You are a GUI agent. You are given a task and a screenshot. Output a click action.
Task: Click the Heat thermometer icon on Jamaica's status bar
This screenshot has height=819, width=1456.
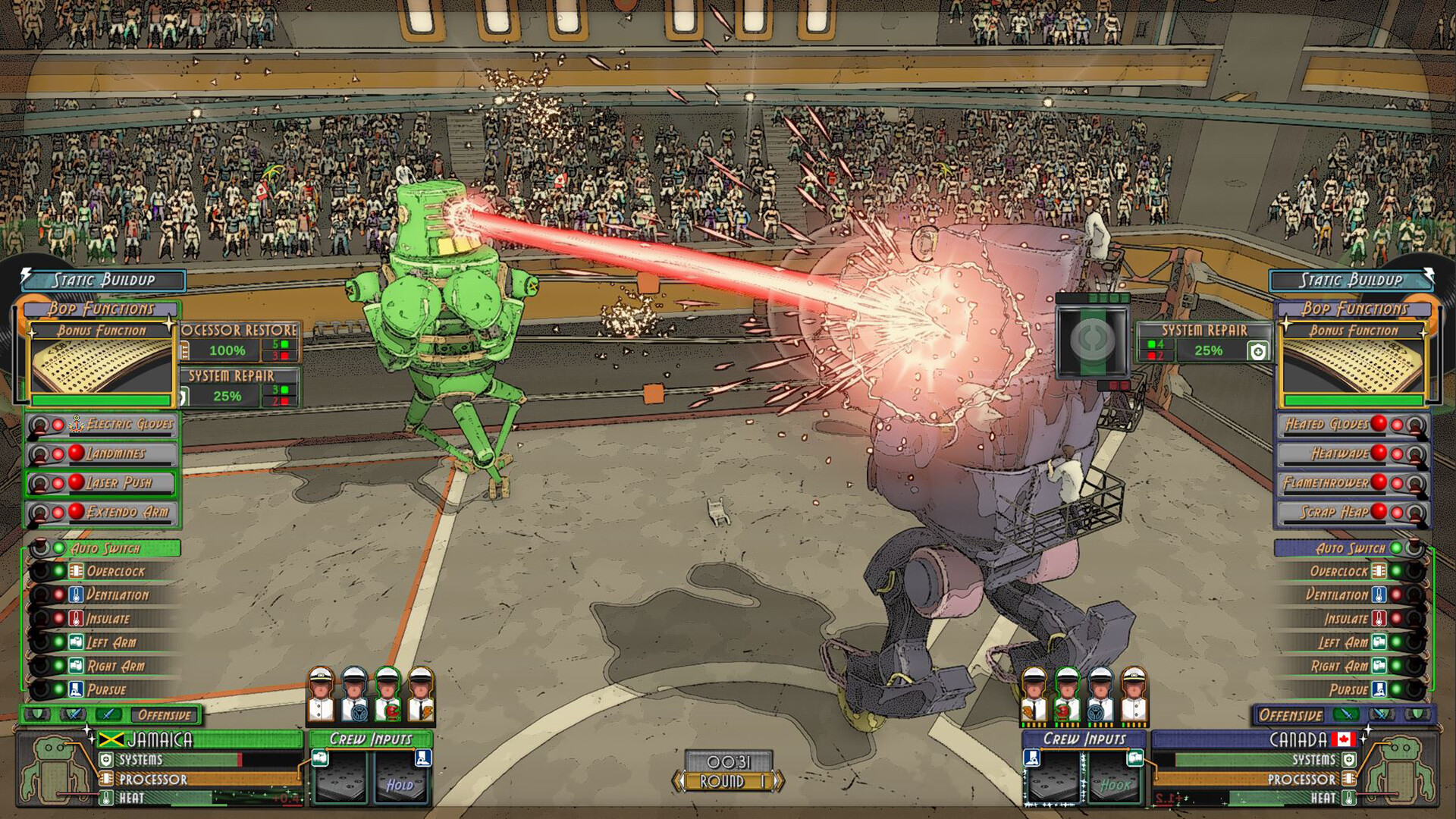pos(106,797)
